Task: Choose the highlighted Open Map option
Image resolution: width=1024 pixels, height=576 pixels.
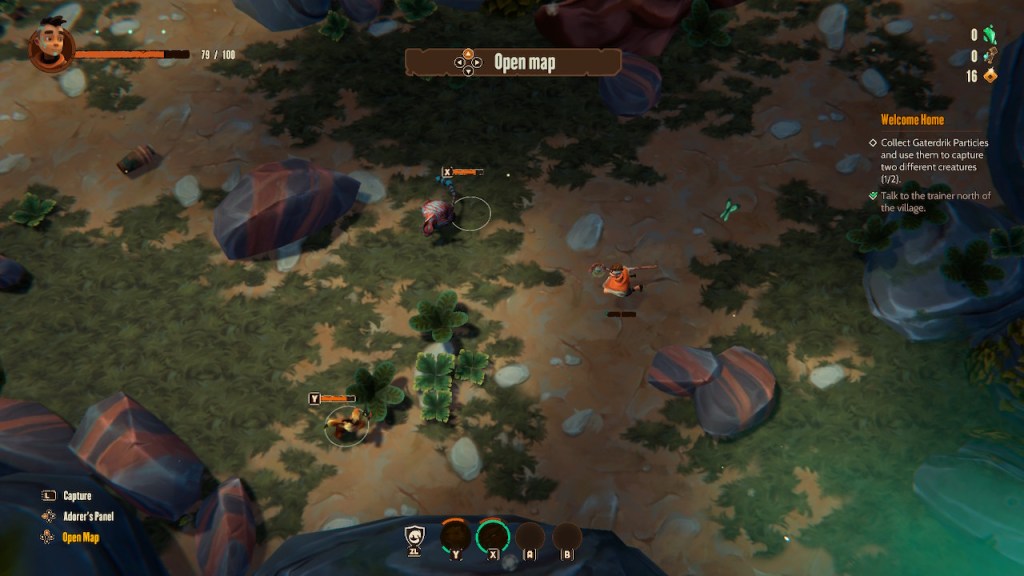Action: (81, 537)
